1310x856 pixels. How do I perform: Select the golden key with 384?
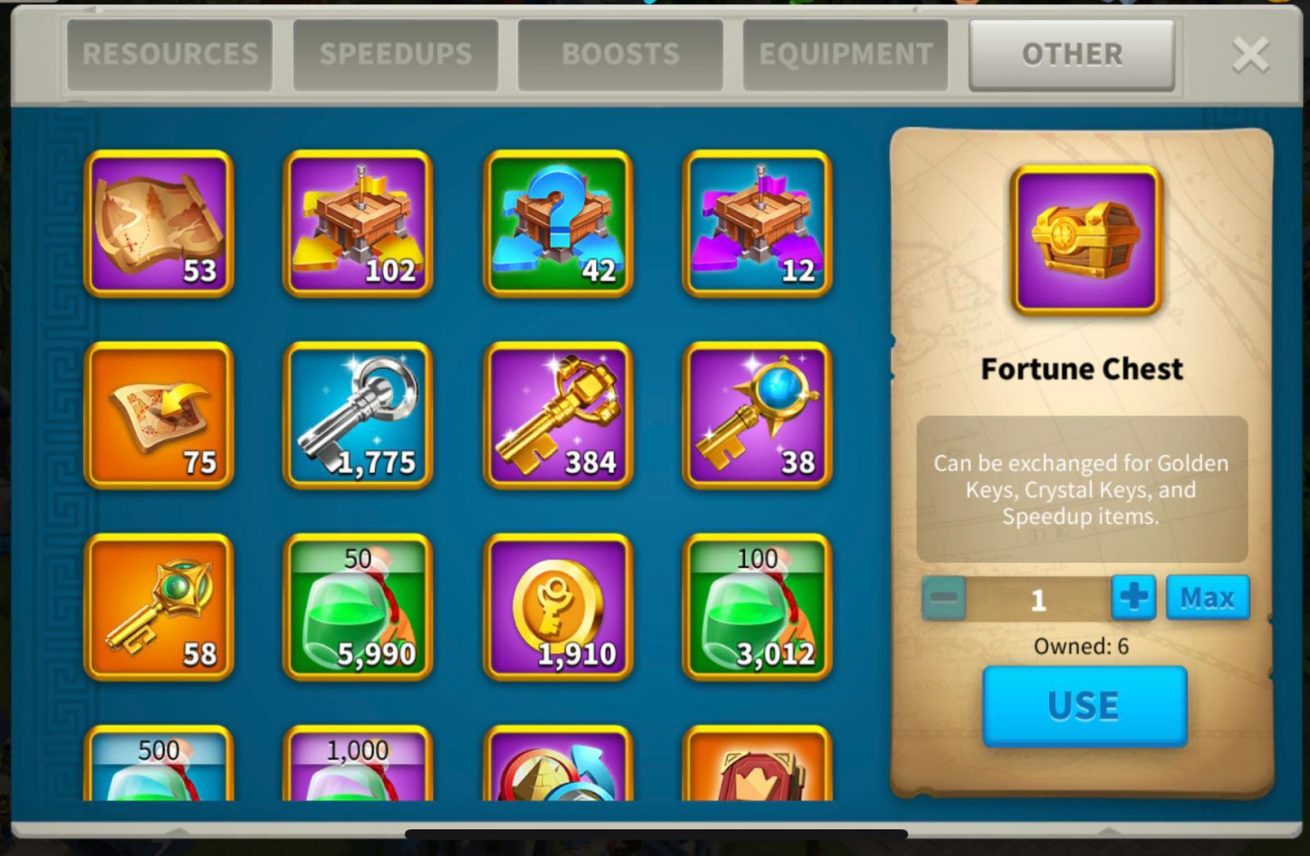(558, 415)
